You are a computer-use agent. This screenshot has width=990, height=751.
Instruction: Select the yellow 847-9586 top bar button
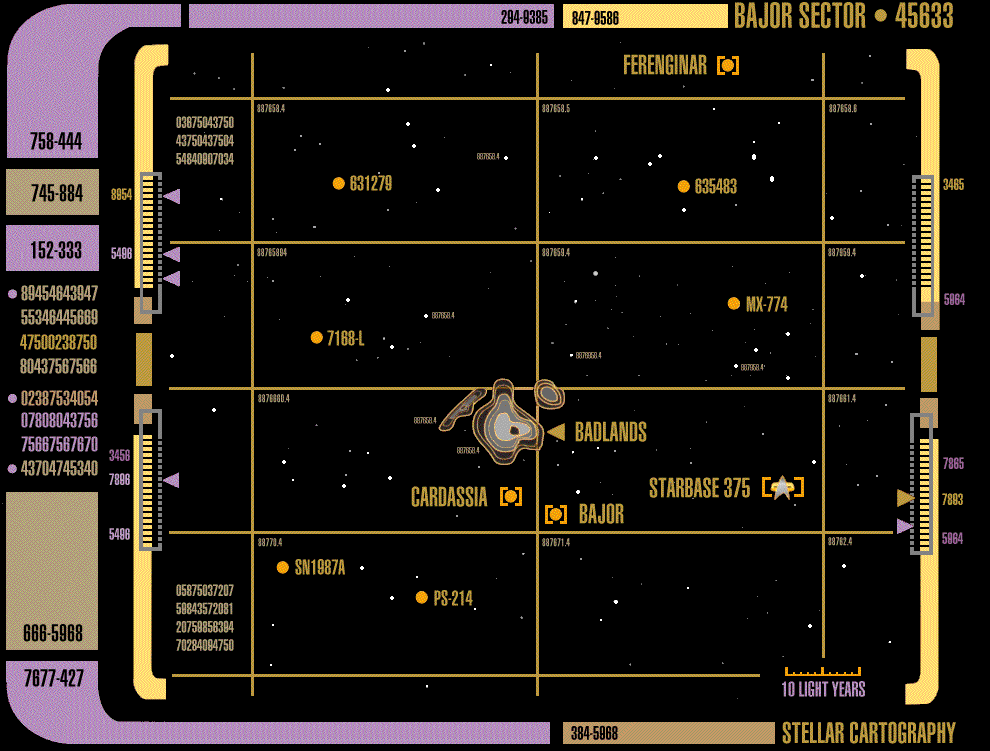click(x=645, y=16)
